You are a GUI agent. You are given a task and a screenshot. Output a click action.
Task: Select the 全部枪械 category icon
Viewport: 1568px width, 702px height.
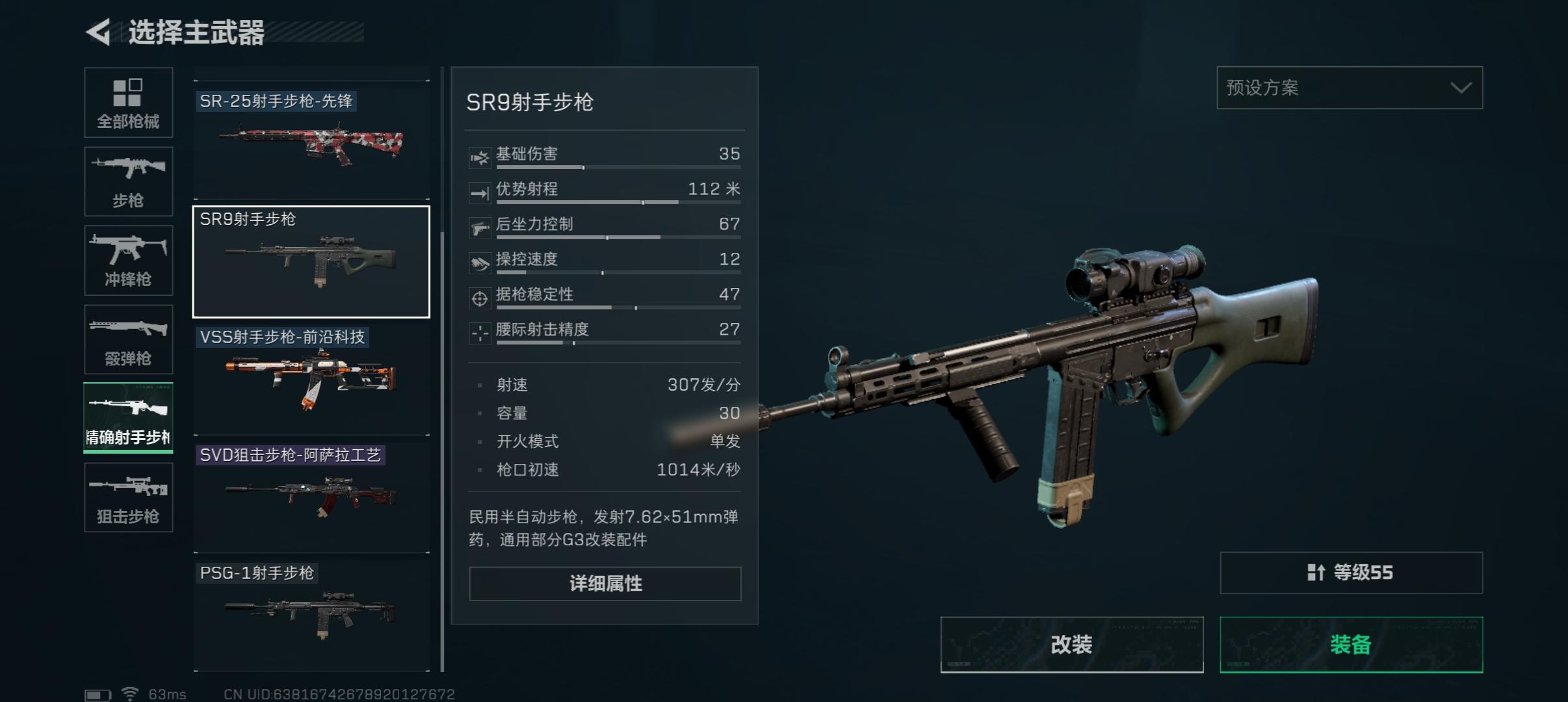coord(129,103)
